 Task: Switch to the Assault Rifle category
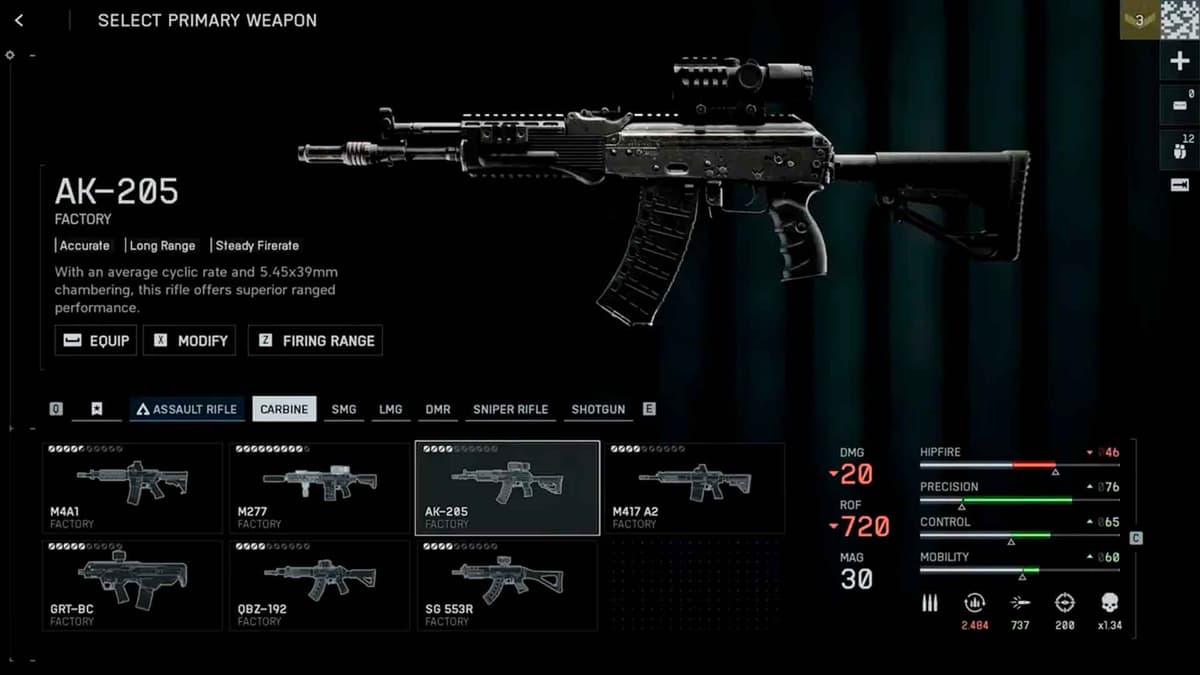(x=186, y=409)
